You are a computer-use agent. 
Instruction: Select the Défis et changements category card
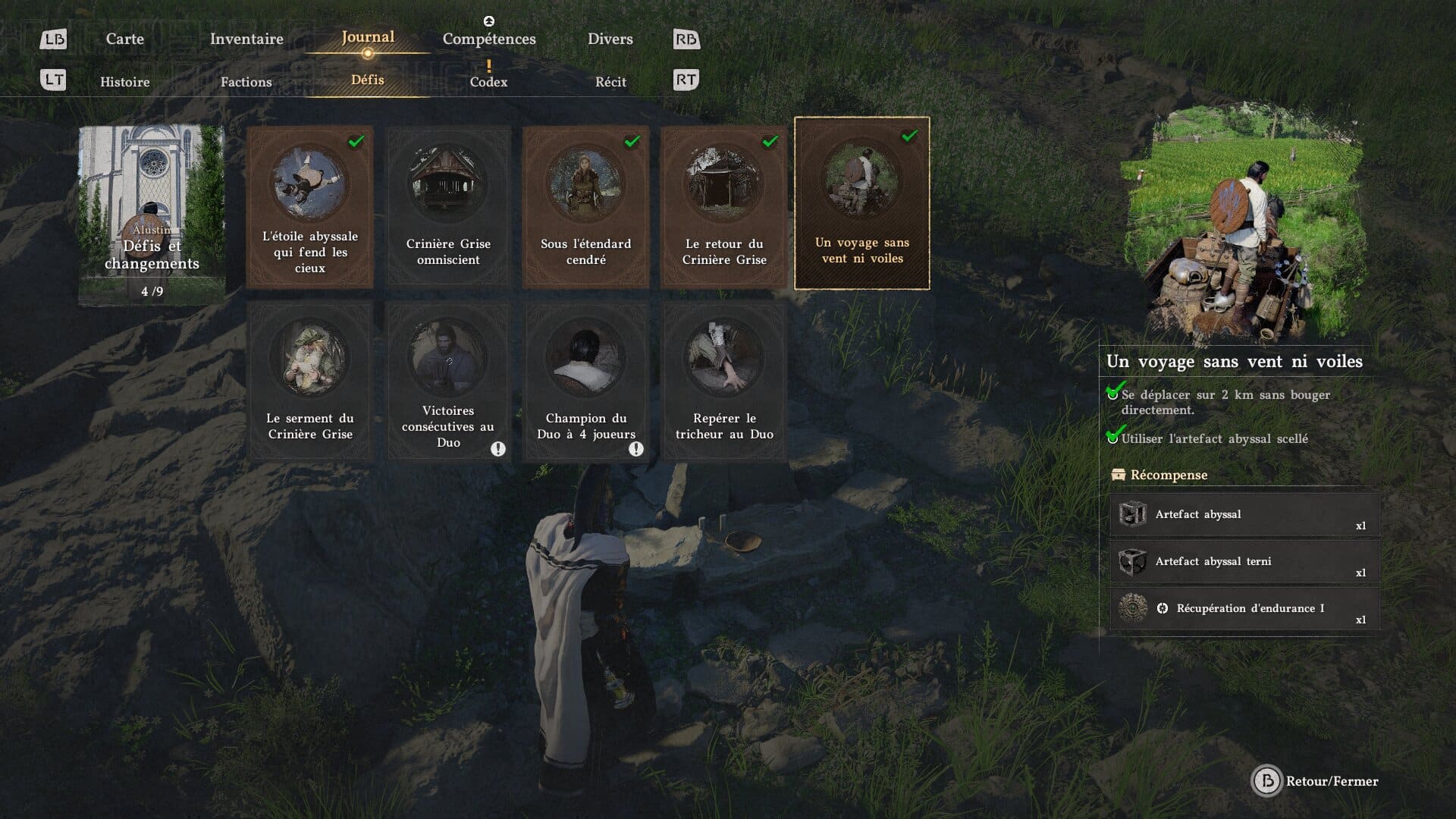click(152, 215)
